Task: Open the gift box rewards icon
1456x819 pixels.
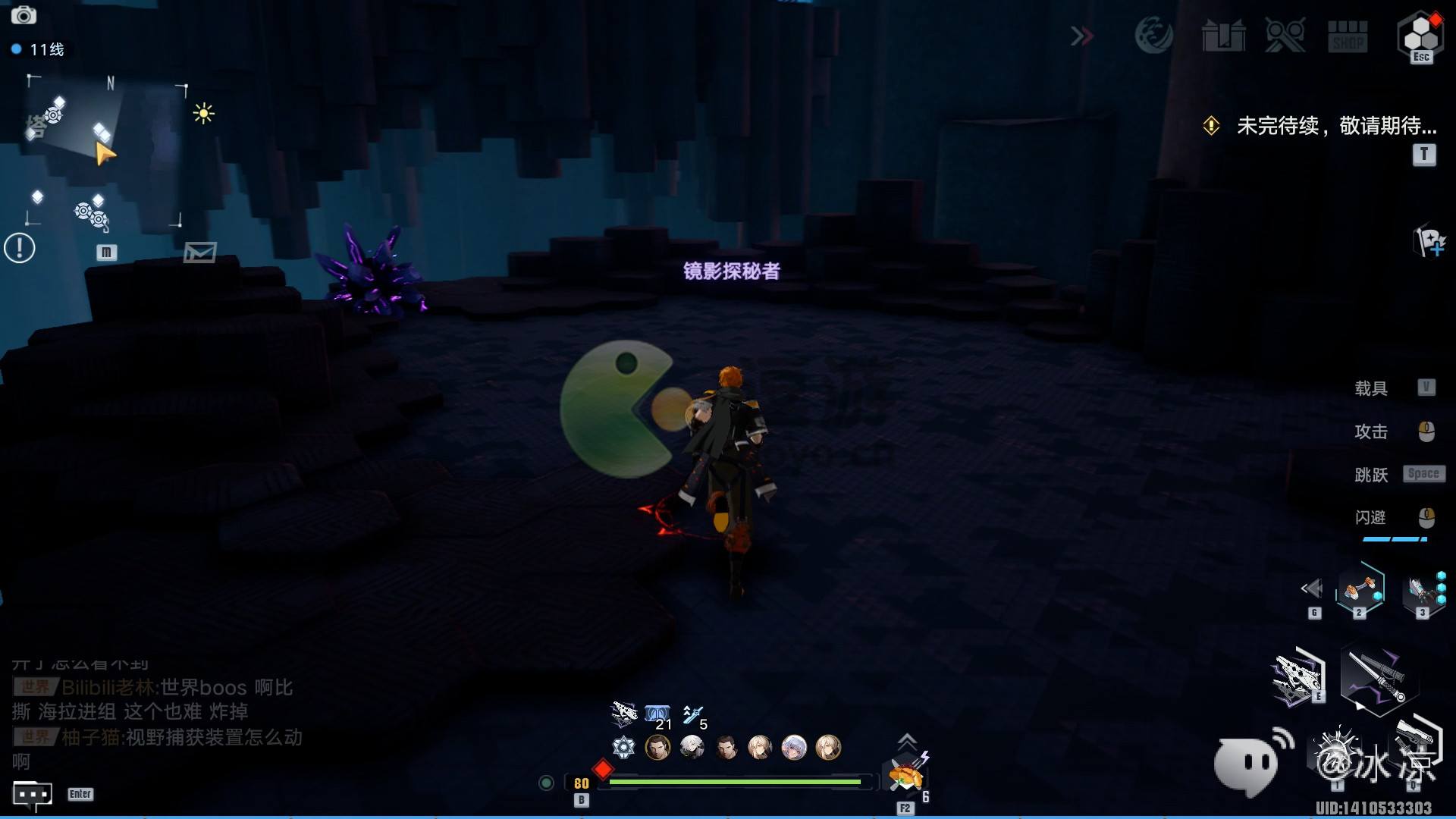Action: click(x=1223, y=36)
